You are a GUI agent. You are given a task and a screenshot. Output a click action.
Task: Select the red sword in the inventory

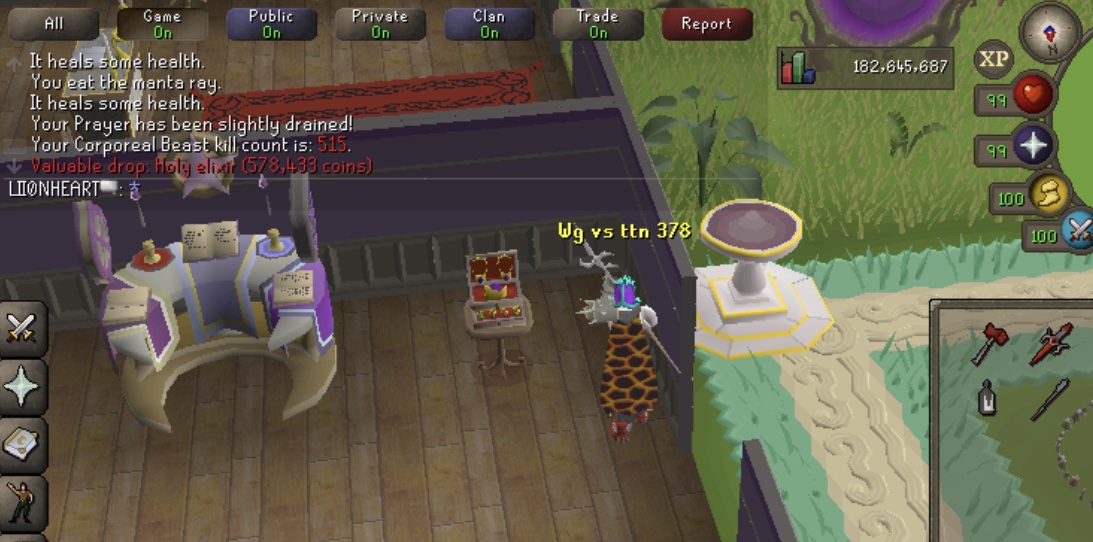pos(1052,344)
